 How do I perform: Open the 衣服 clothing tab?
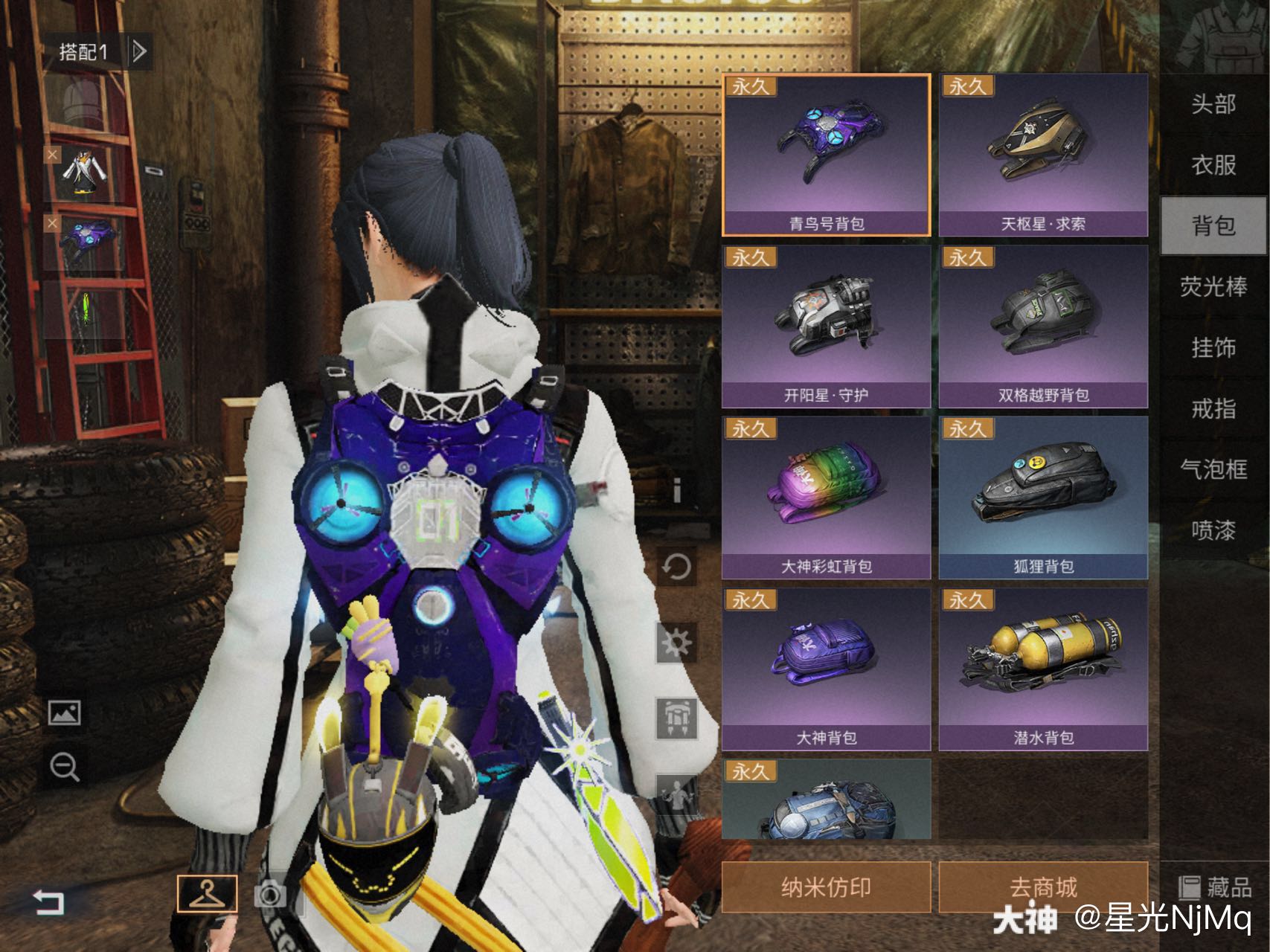[x=1213, y=164]
